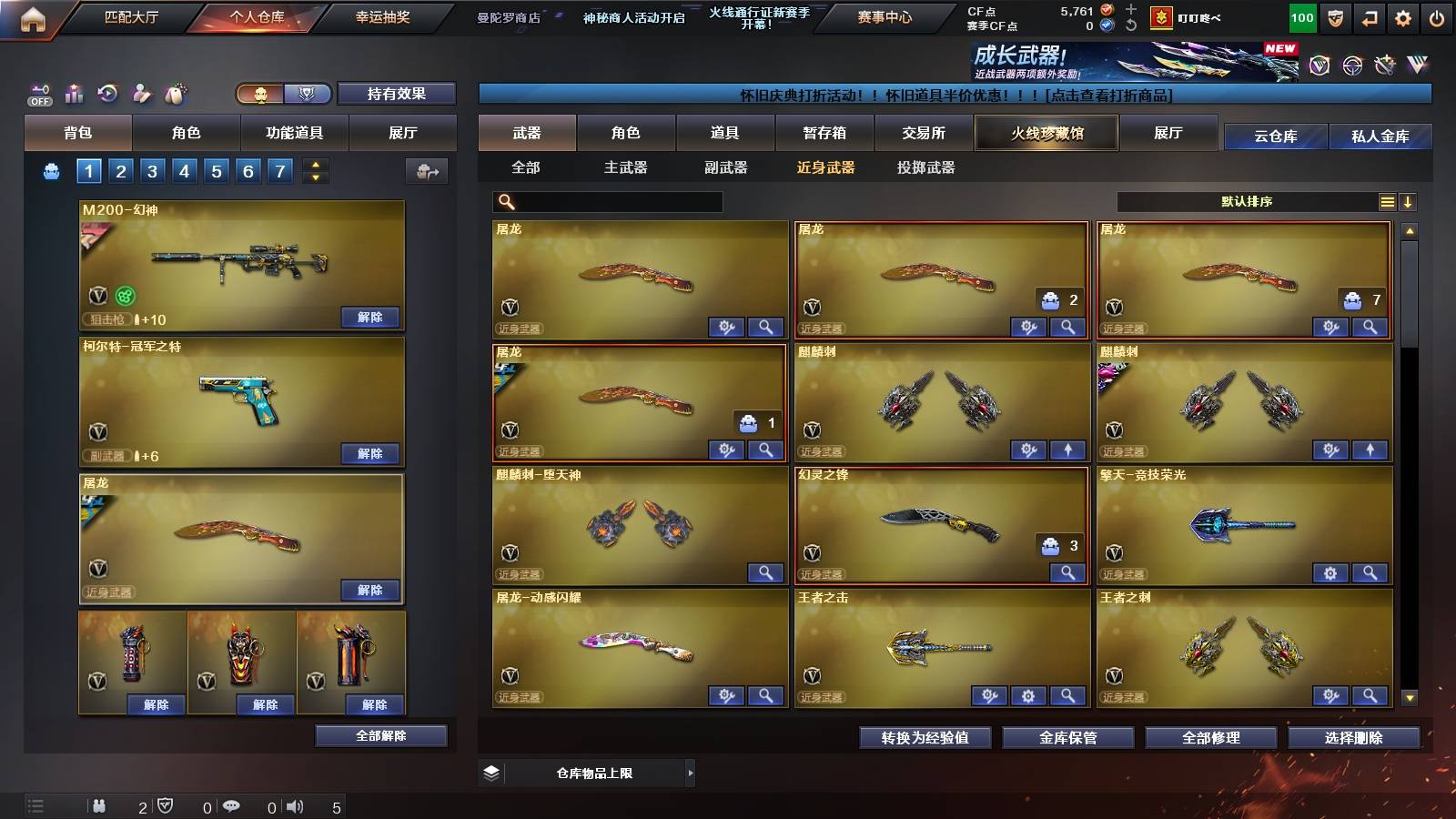Click the magnifier icon on the 幻灵之锋 card
This screenshot has width=1456, height=819.
[x=1066, y=573]
